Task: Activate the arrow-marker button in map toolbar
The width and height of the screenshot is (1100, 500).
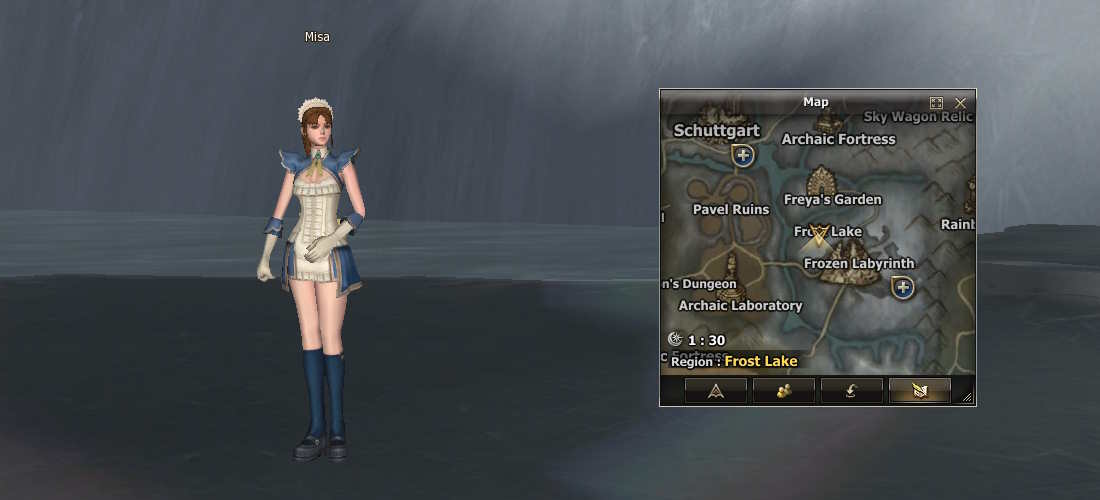Action: [716, 391]
